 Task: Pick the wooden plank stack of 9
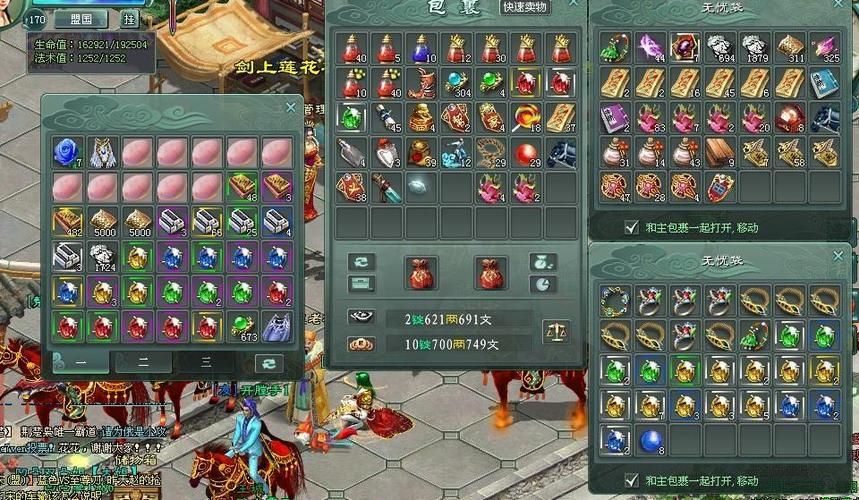(x=720, y=152)
